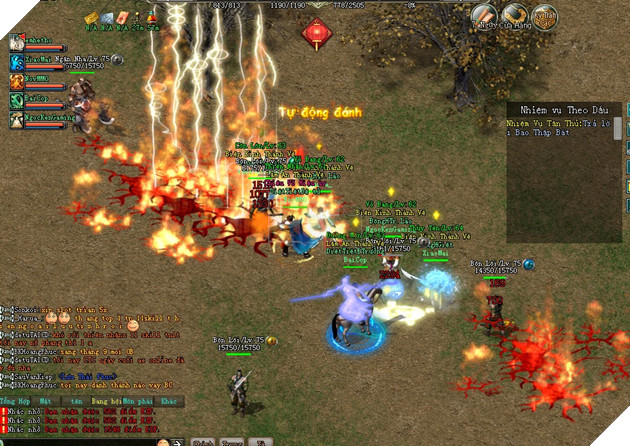The image size is (630, 446).
Task: Switch to the Mật chat tab
Action: (45, 400)
